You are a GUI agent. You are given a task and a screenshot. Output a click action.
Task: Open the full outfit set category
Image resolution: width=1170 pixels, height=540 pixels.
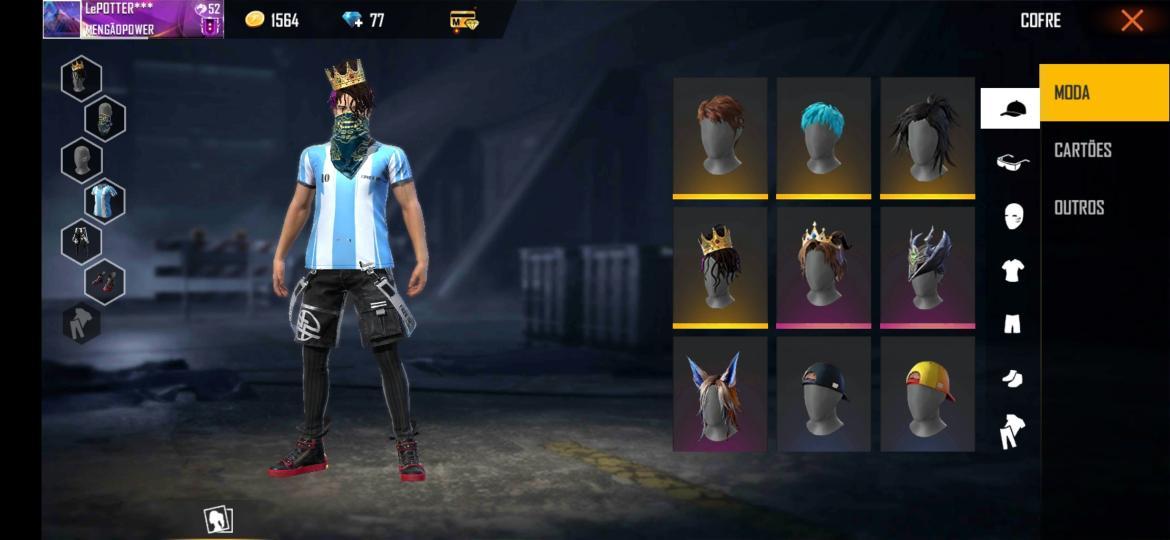click(x=1012, y=432)
